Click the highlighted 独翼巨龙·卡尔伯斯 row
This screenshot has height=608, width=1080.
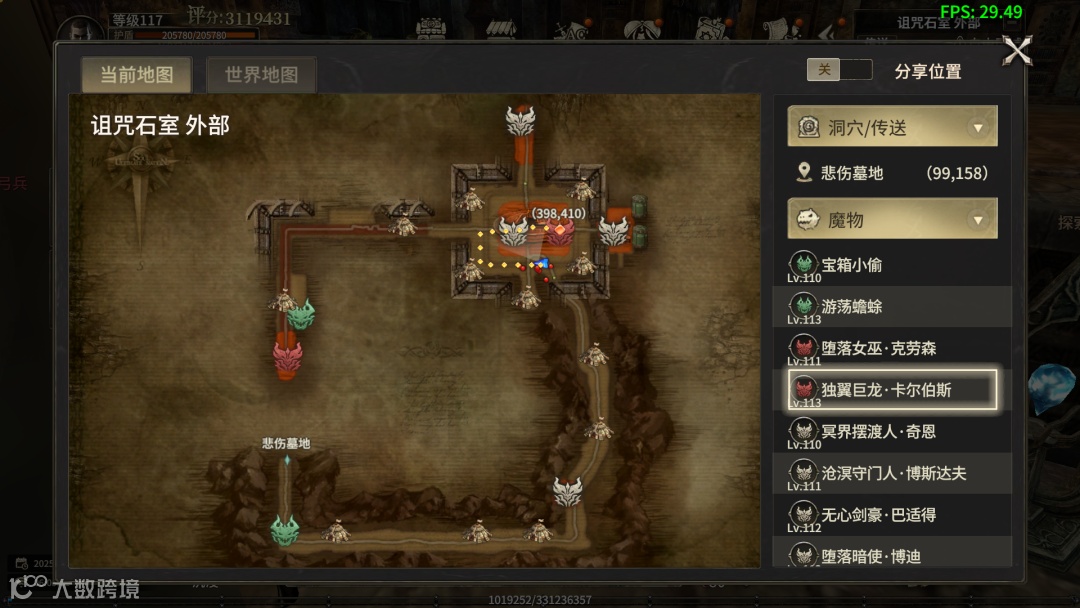click(892, 390)
